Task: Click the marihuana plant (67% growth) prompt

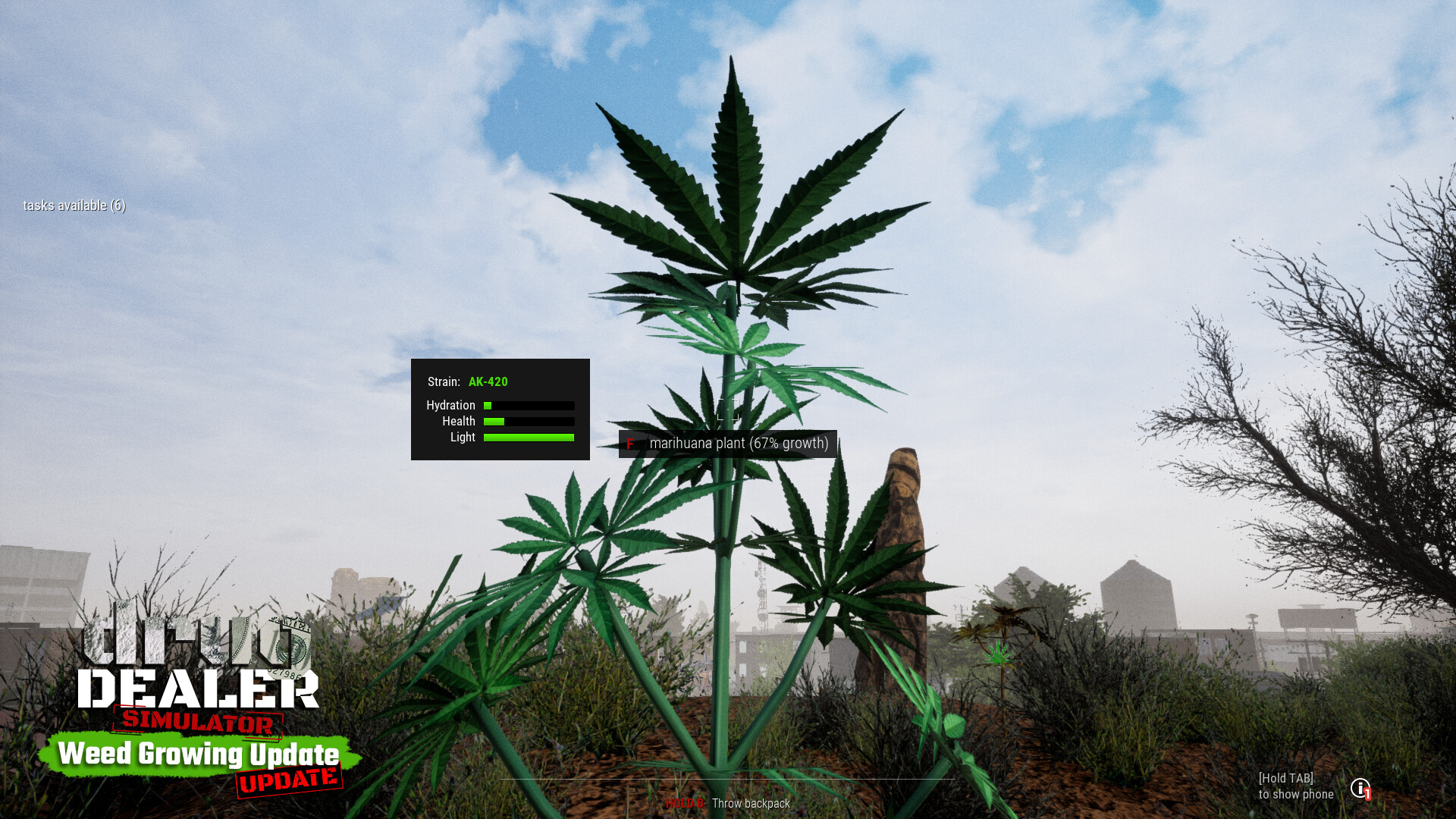Action: (740, 444)
